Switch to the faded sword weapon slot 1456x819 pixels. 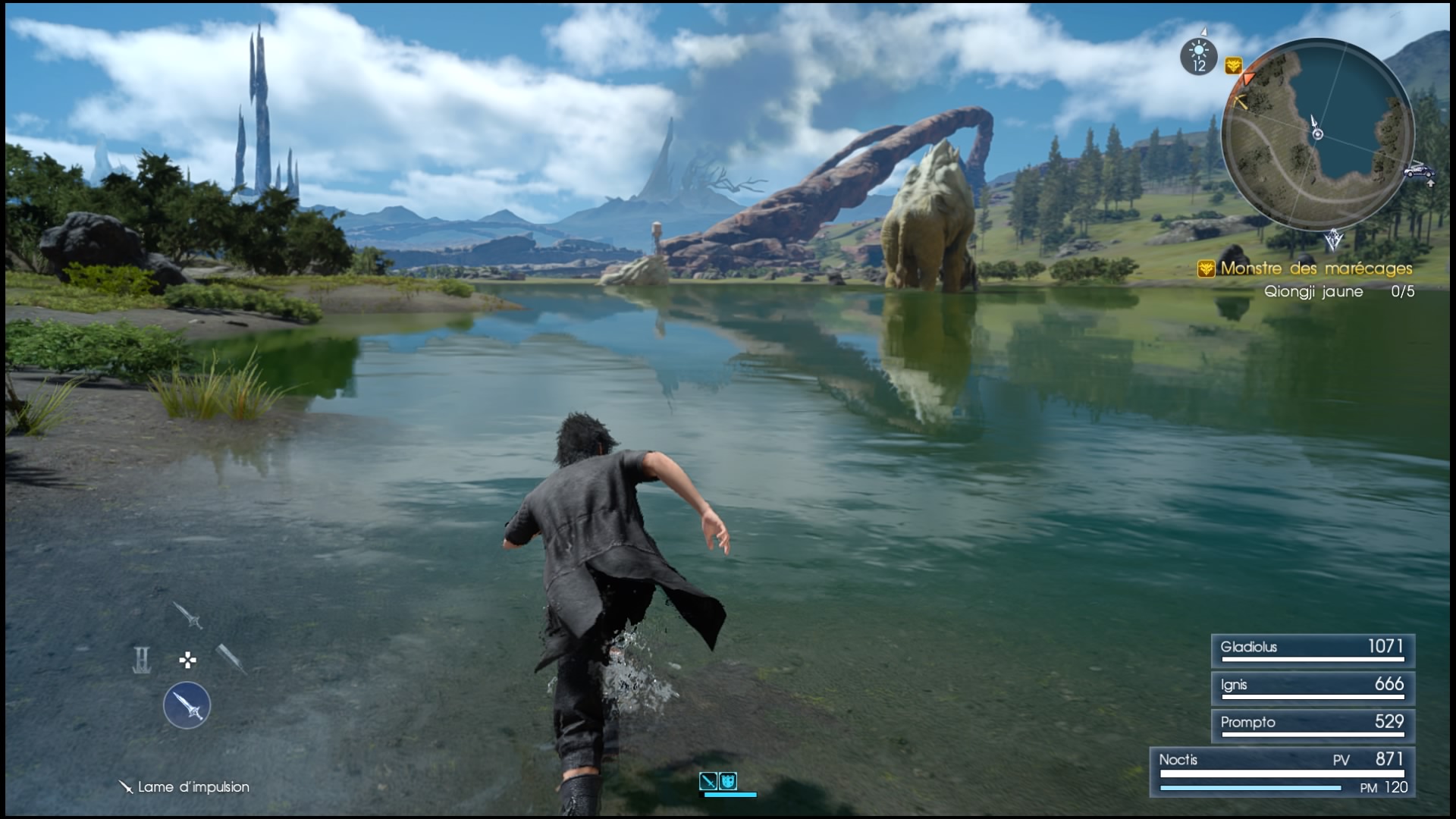(x=187, y=615)
